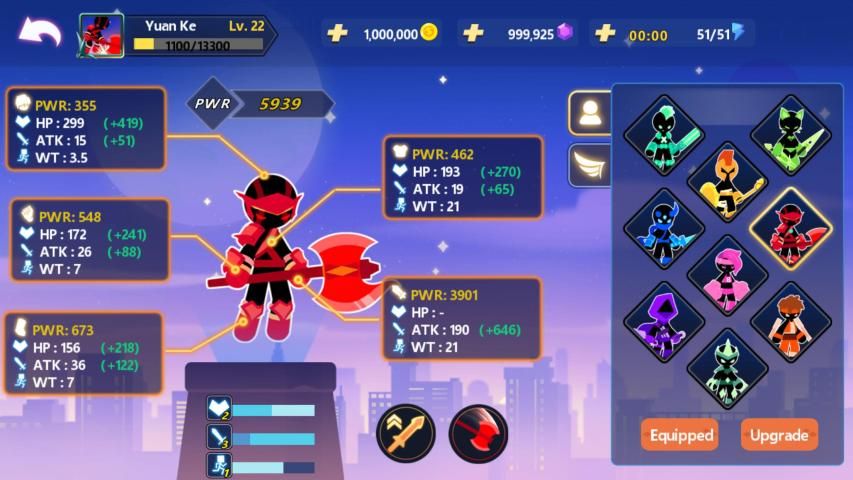Add more gold coins
Viewport: 853px width, 480px height.
coord(338,33)
